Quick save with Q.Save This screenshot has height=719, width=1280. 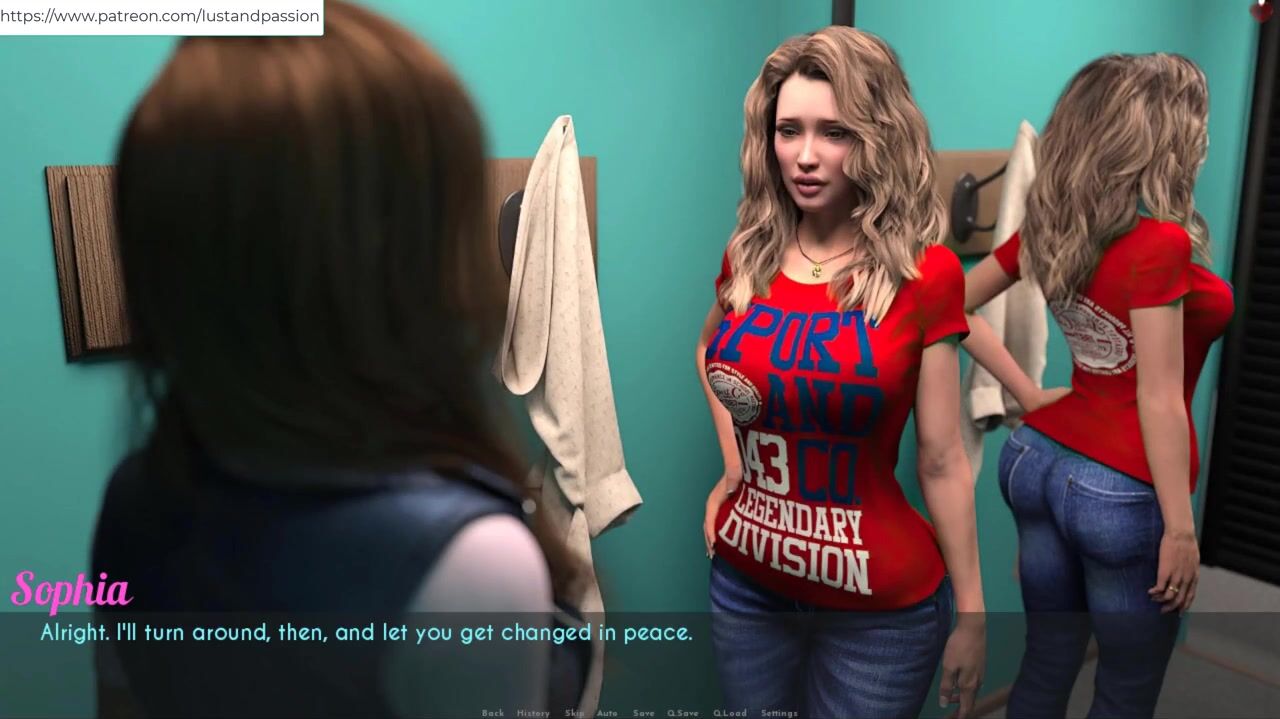click(x=683, y=713)
